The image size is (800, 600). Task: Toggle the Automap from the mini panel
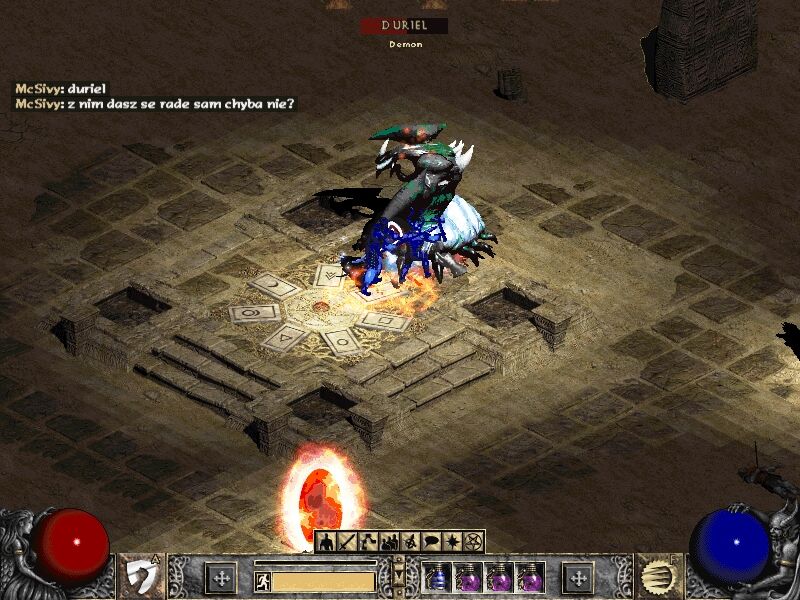(411, 542)
